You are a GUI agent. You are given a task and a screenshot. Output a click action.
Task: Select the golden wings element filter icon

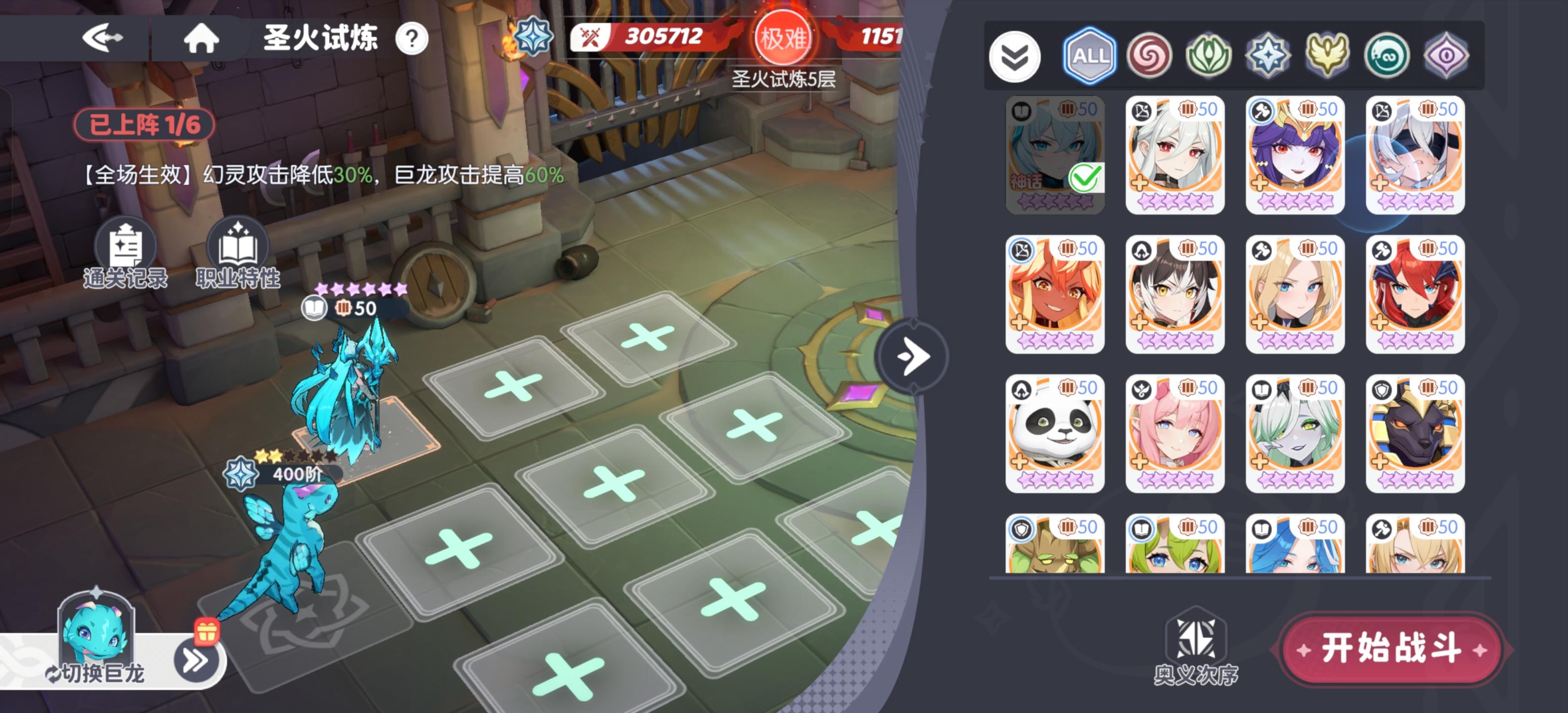point(1328,55)
